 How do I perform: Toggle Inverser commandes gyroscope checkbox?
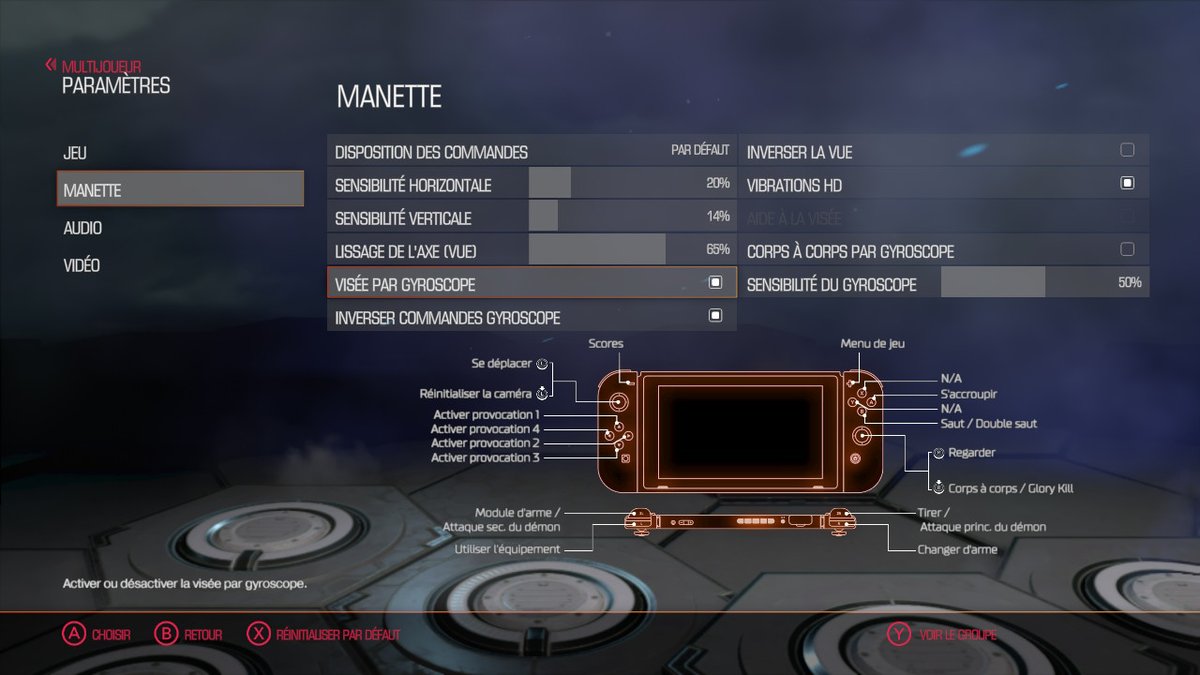715,316
